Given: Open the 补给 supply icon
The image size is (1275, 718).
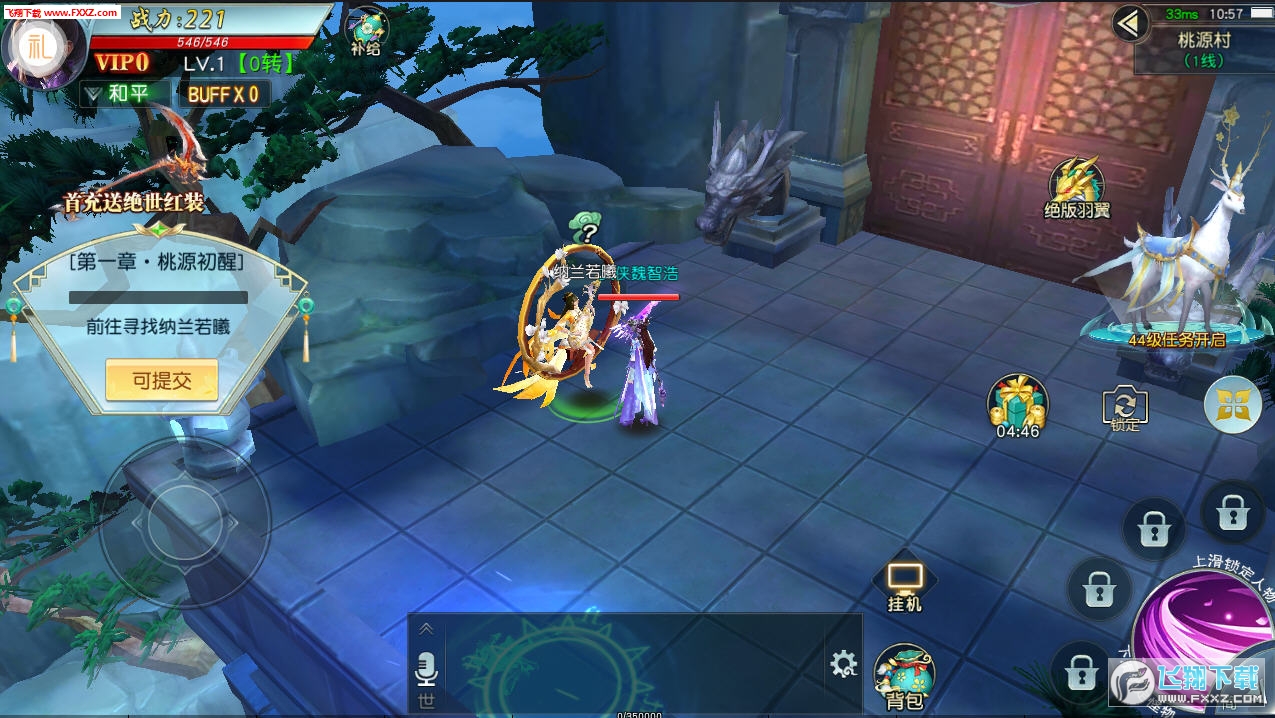Looking at the screenshot, I should pyautogui.click(x=366, y=30).
